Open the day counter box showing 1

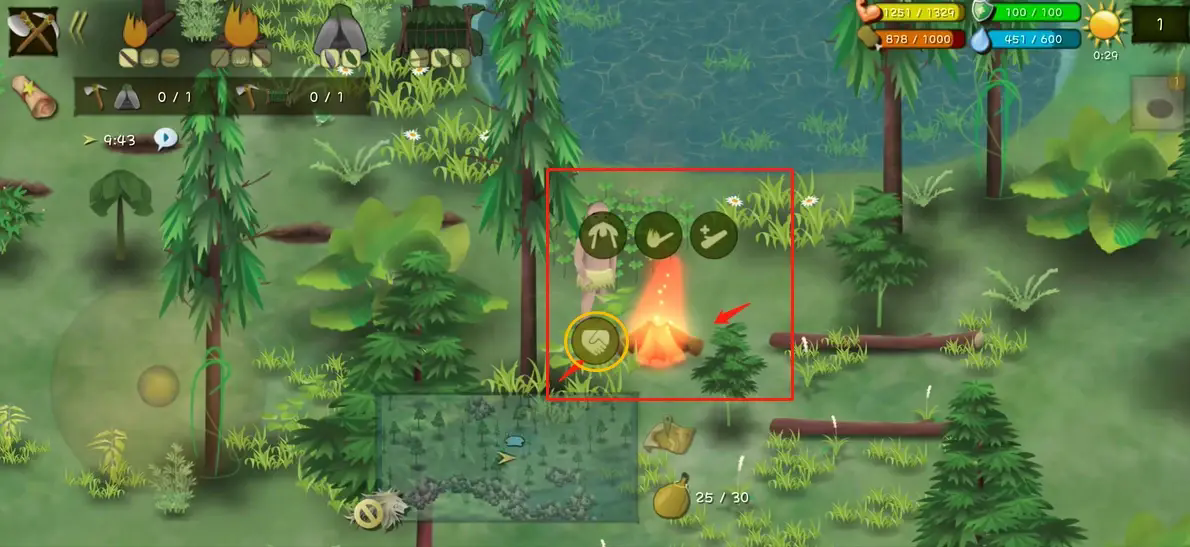point(1160,25)
